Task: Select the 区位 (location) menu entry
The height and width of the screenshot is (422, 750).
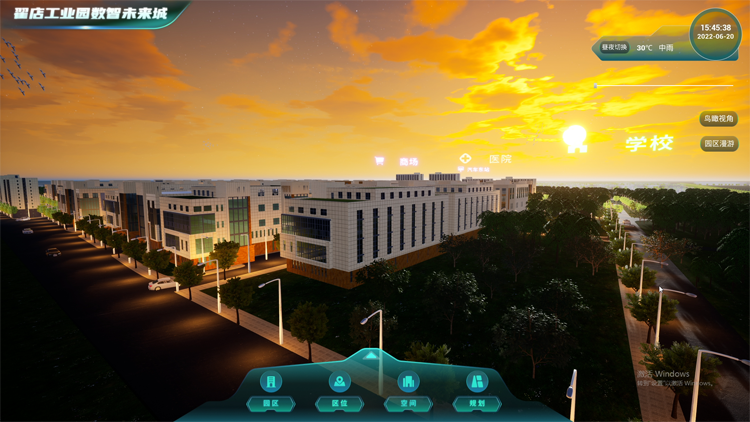Action: tap(340, 391)
